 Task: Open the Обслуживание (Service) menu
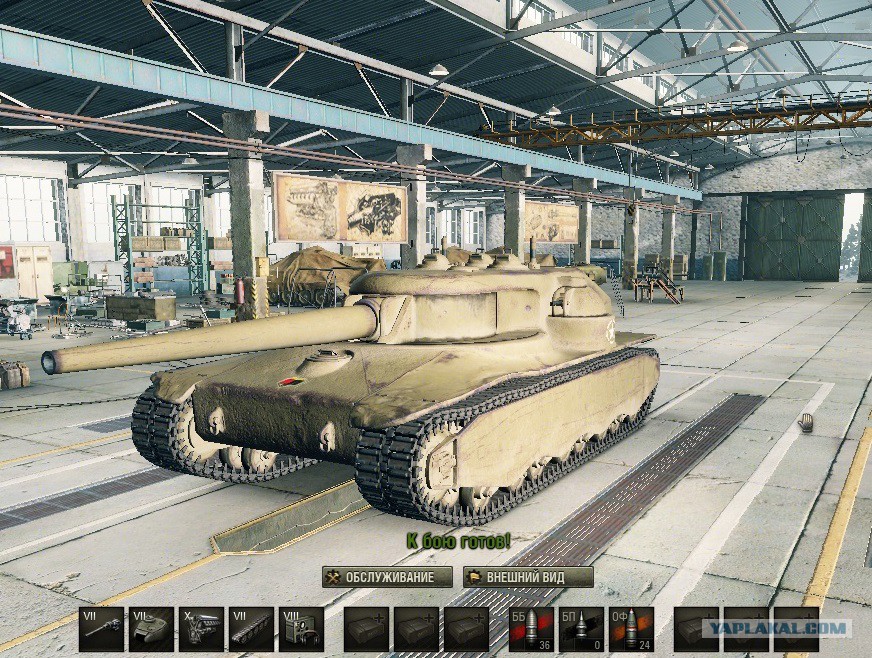tap(386, 578)
